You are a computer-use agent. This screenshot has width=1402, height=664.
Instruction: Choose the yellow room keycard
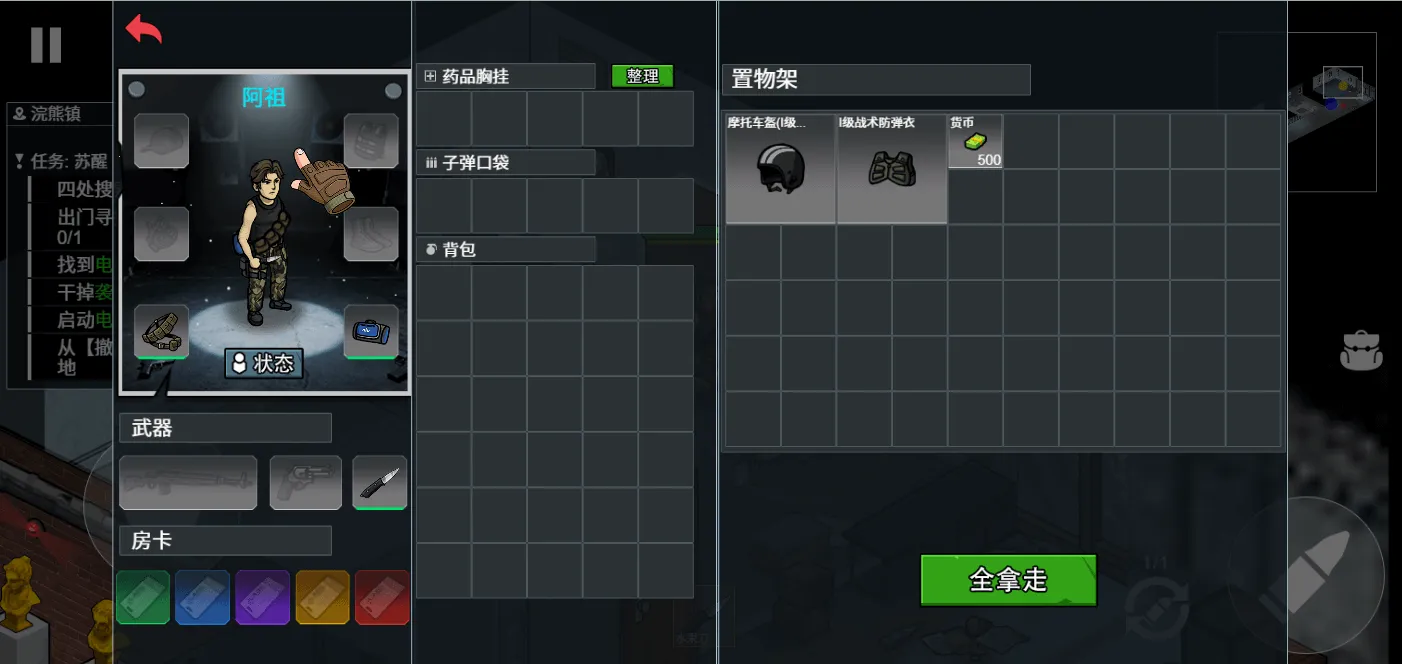(323, 597)
